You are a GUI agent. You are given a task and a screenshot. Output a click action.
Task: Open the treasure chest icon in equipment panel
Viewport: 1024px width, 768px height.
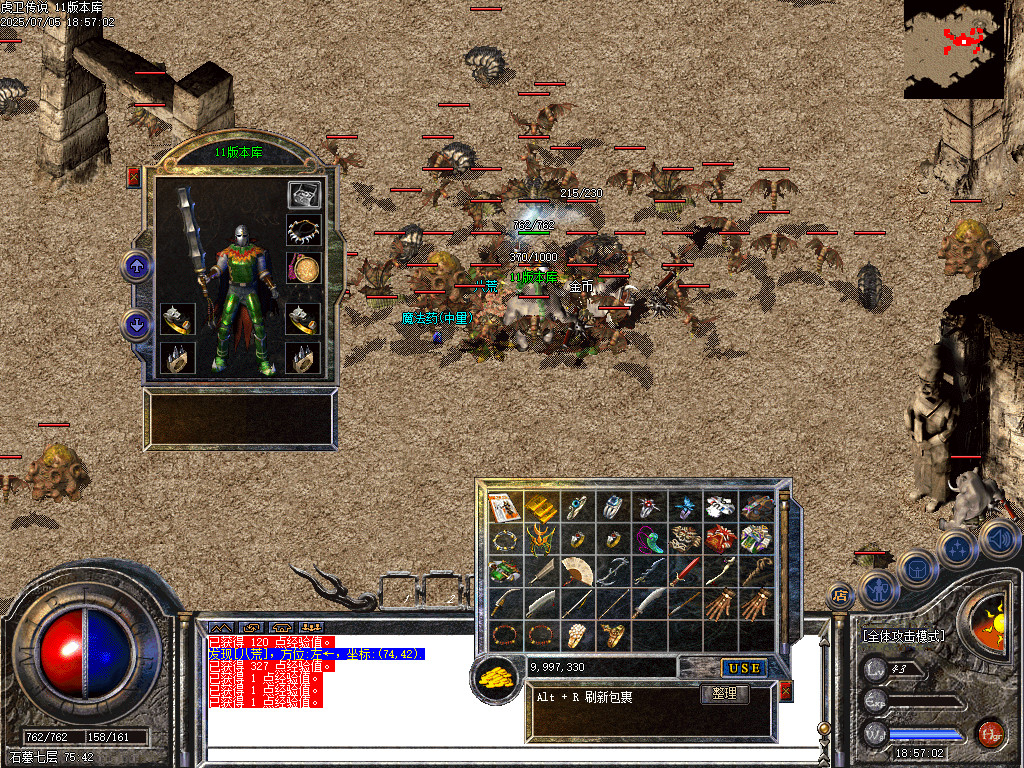[304, 194]
